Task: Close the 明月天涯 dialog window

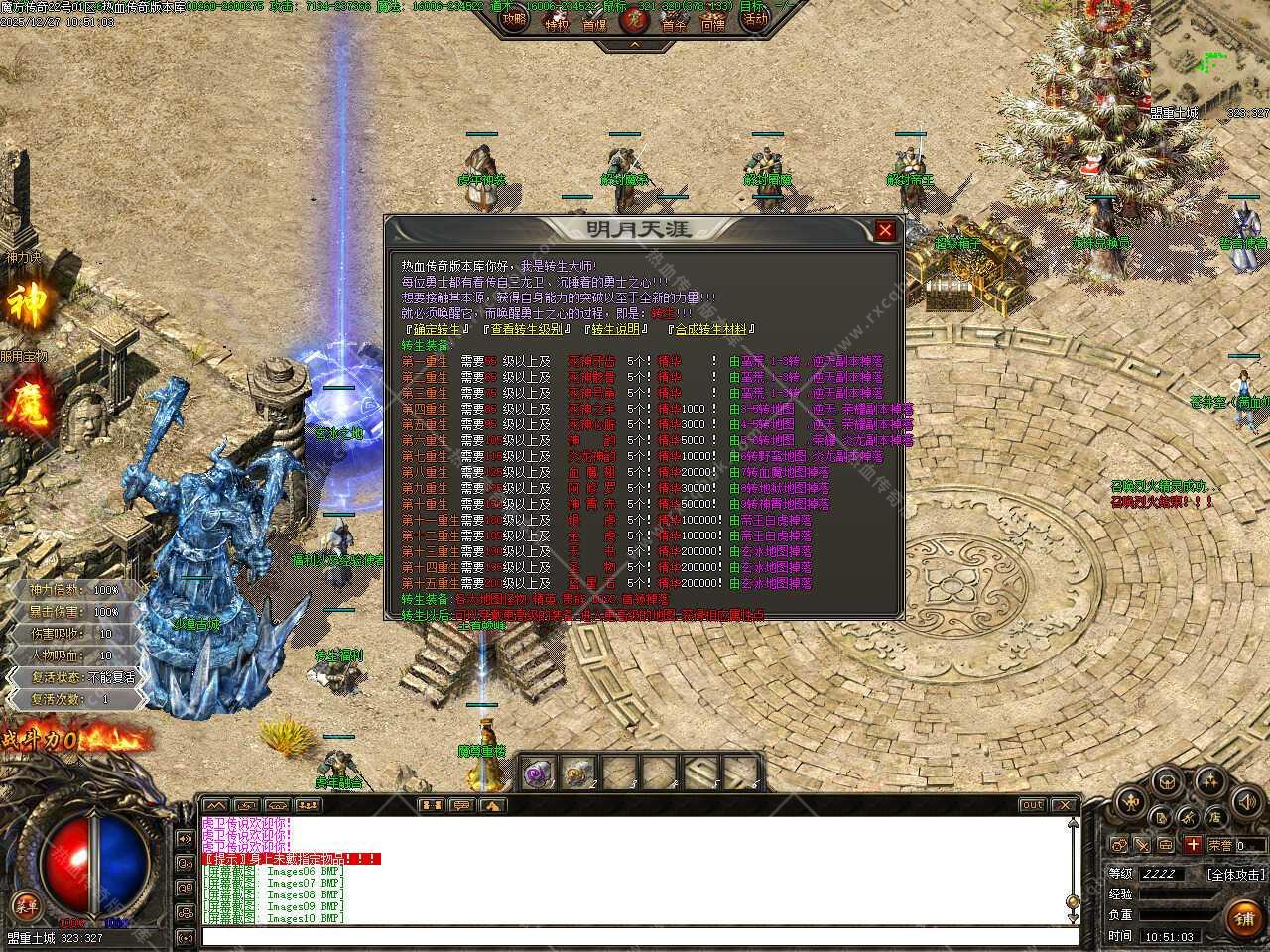Action: 885,231
